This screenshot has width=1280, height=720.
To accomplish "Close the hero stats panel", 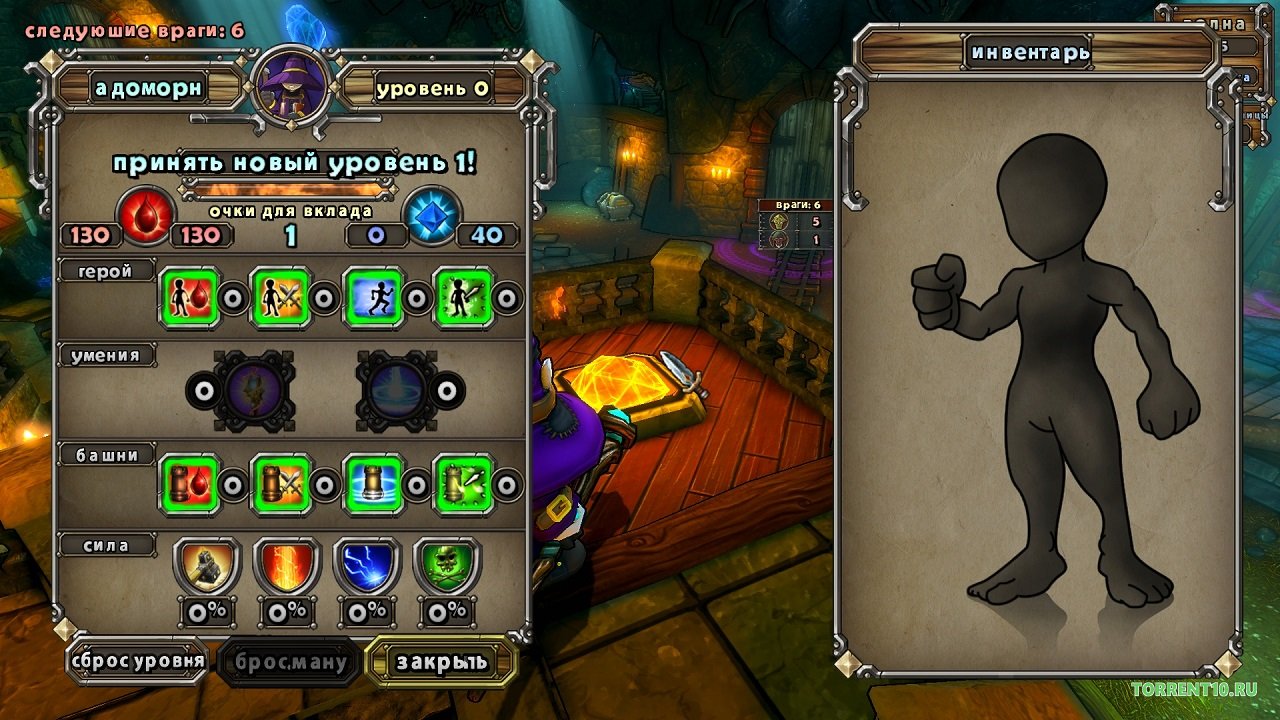I will coord(441,661).
